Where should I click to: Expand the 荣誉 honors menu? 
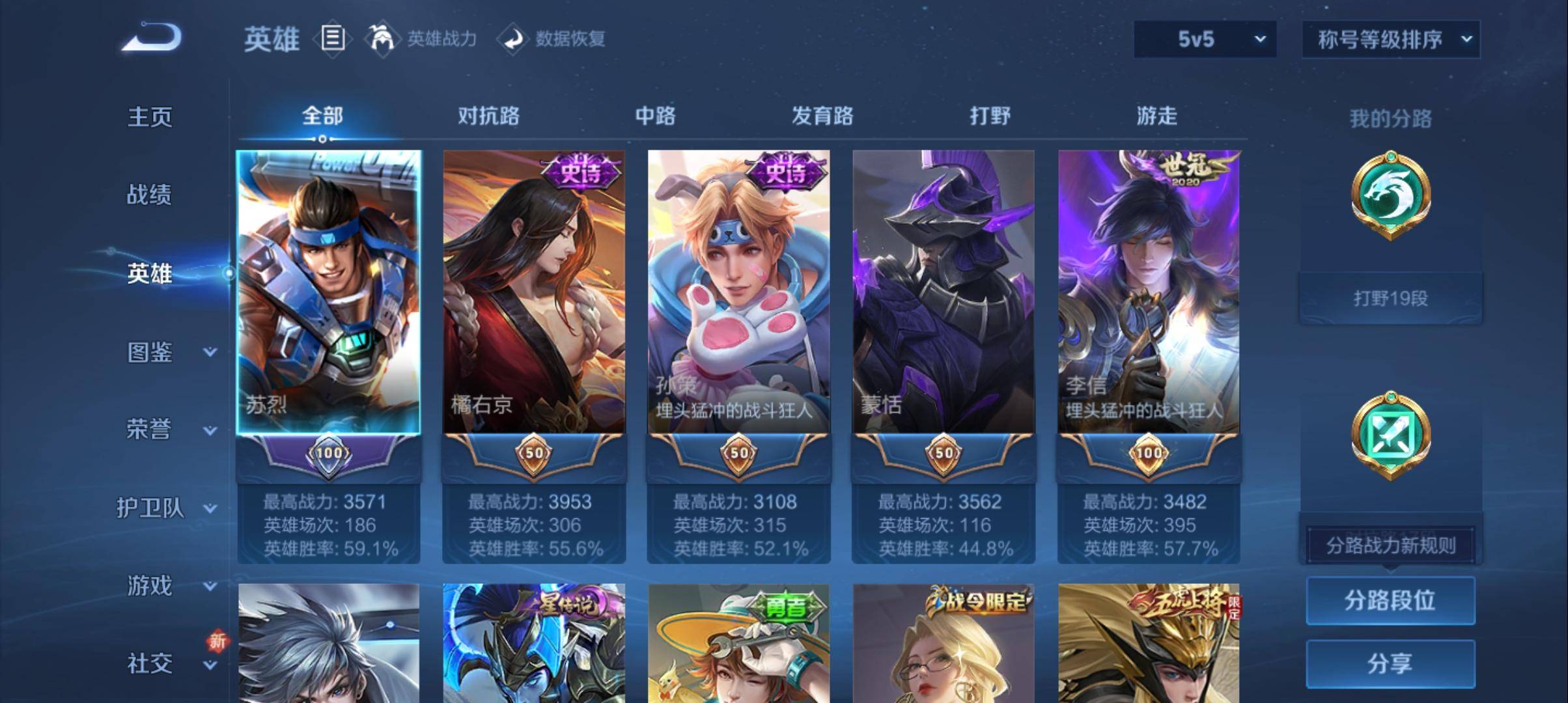[163, 430]
